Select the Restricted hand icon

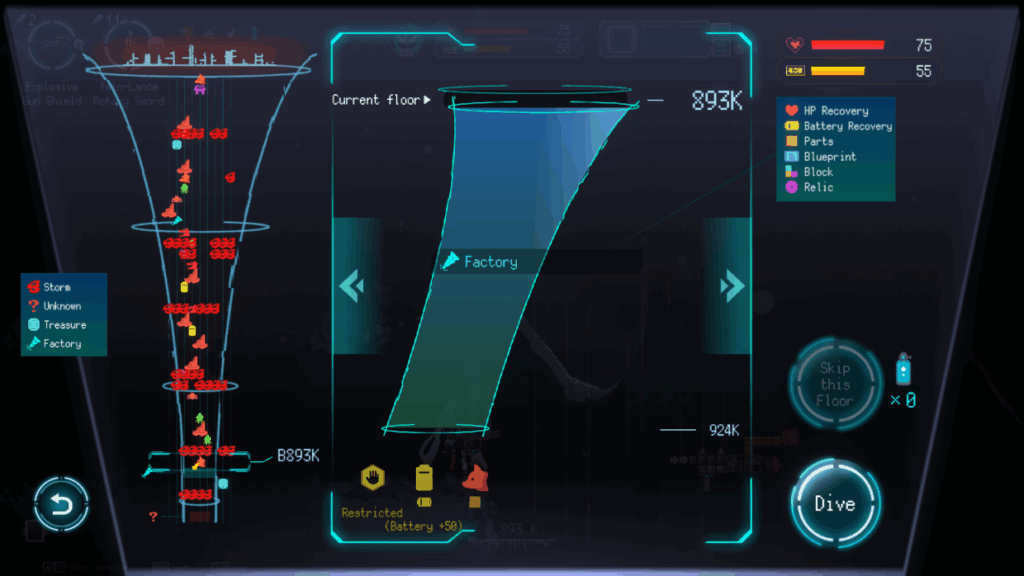[374, 478]
